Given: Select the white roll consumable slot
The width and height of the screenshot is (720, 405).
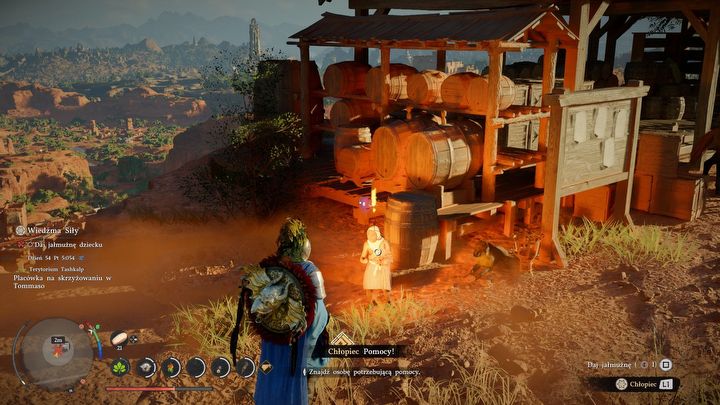Looking at the screenshot, I should 118,338.
